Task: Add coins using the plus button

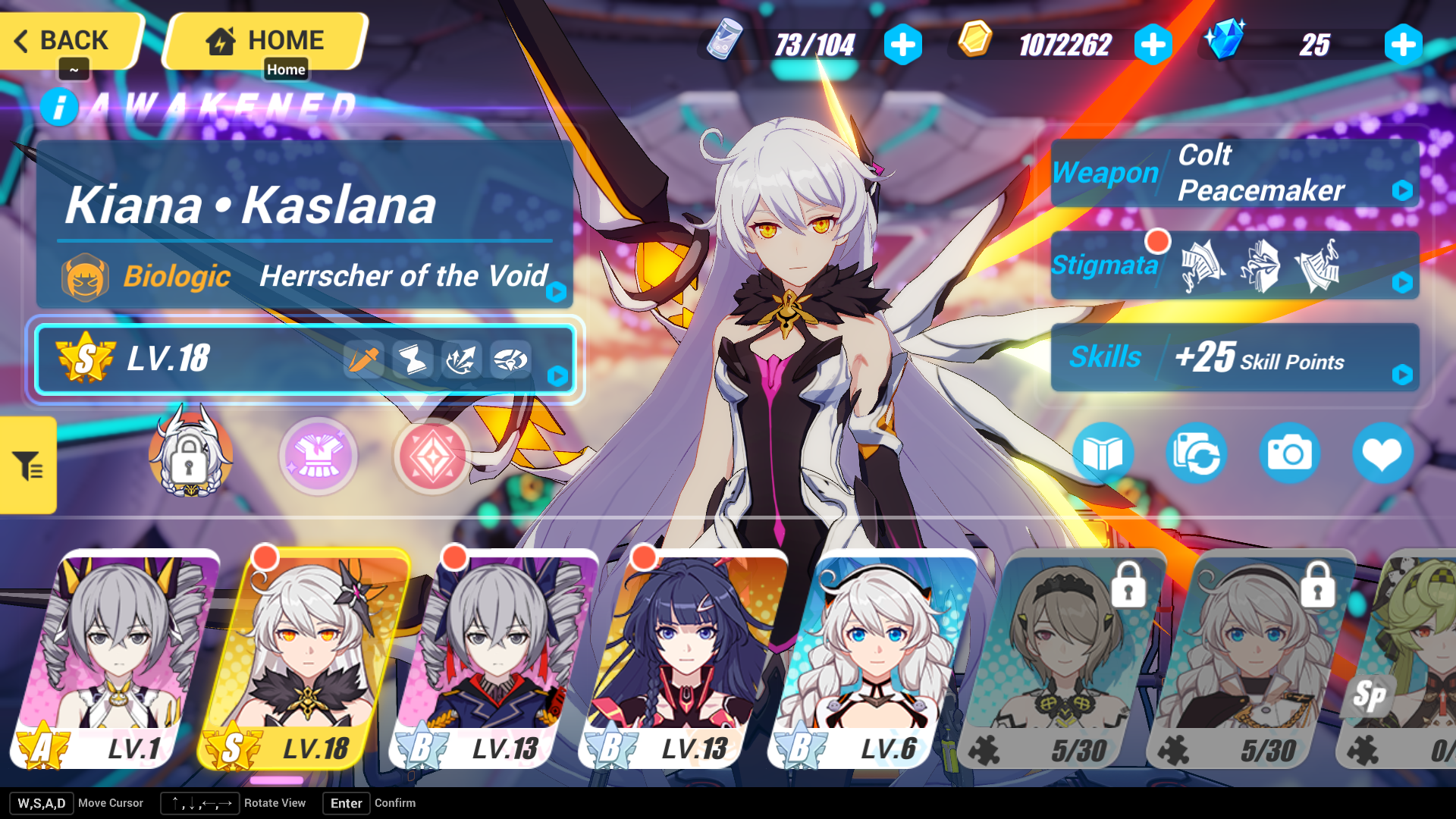Action: coord(1153,45)
